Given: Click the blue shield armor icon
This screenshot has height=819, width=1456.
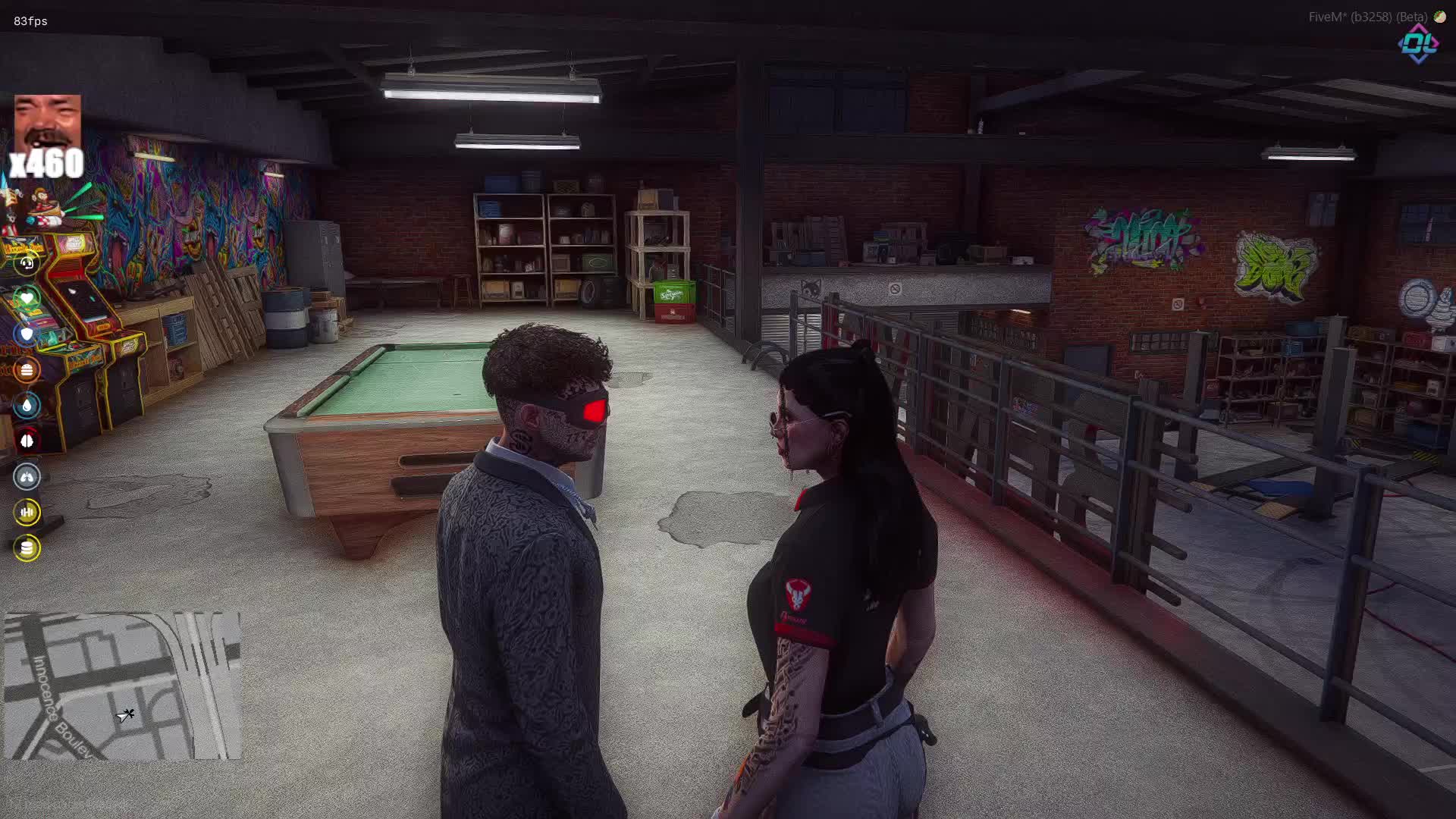Looking at the screenshot, I should [x=27, y=334].
